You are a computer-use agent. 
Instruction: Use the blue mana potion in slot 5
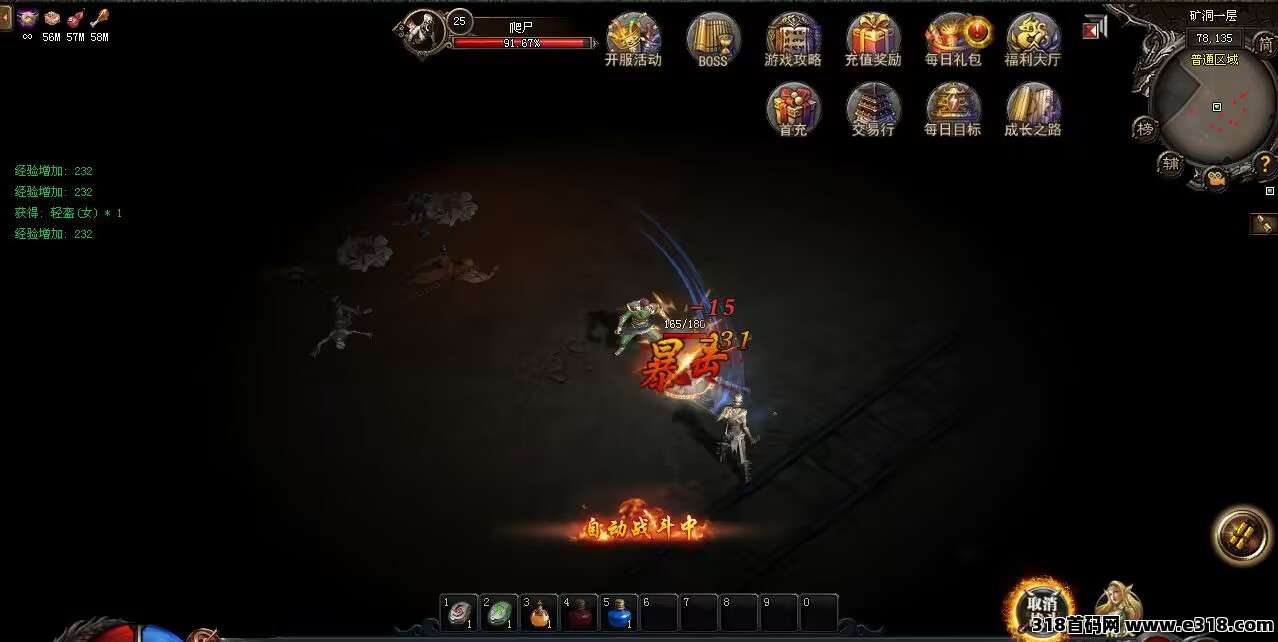619,612
